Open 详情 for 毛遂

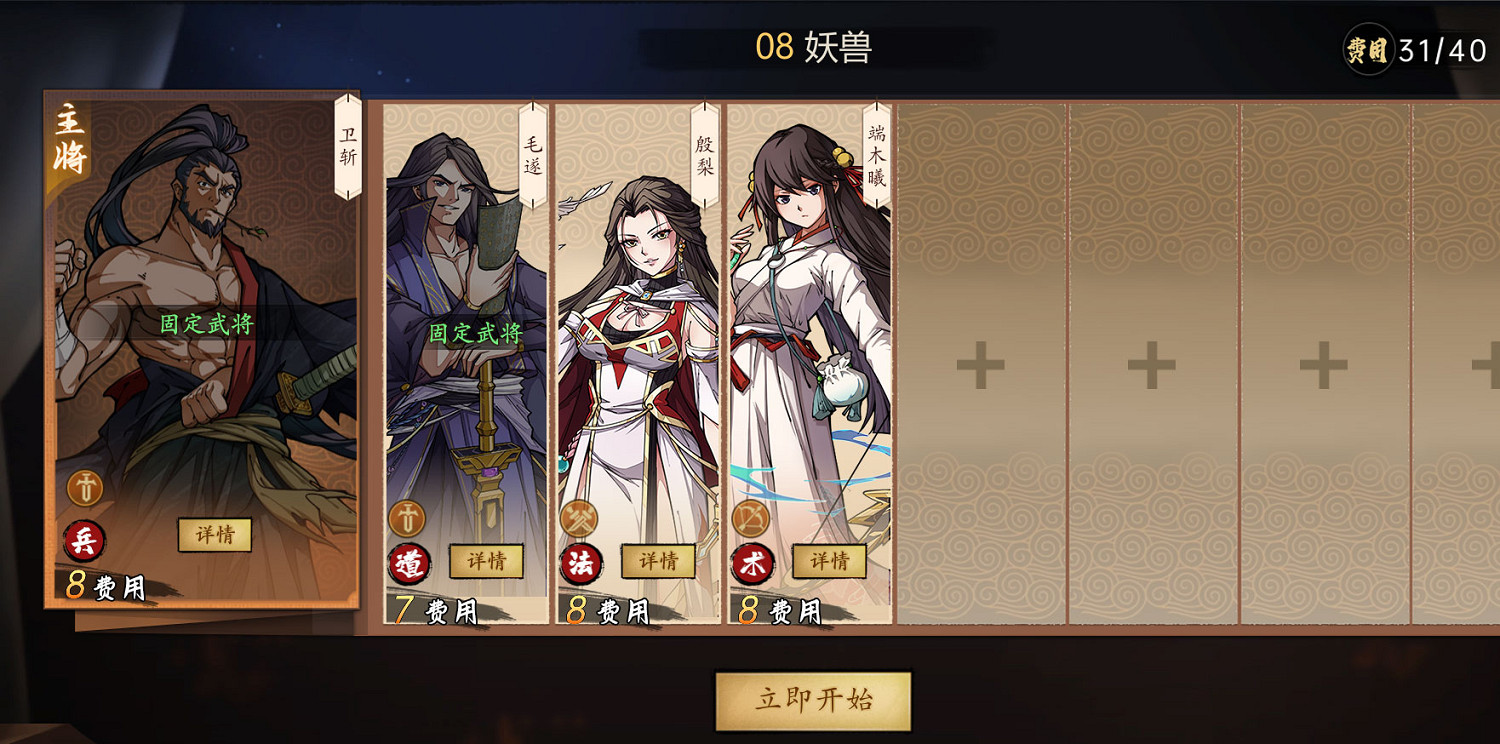487,563
